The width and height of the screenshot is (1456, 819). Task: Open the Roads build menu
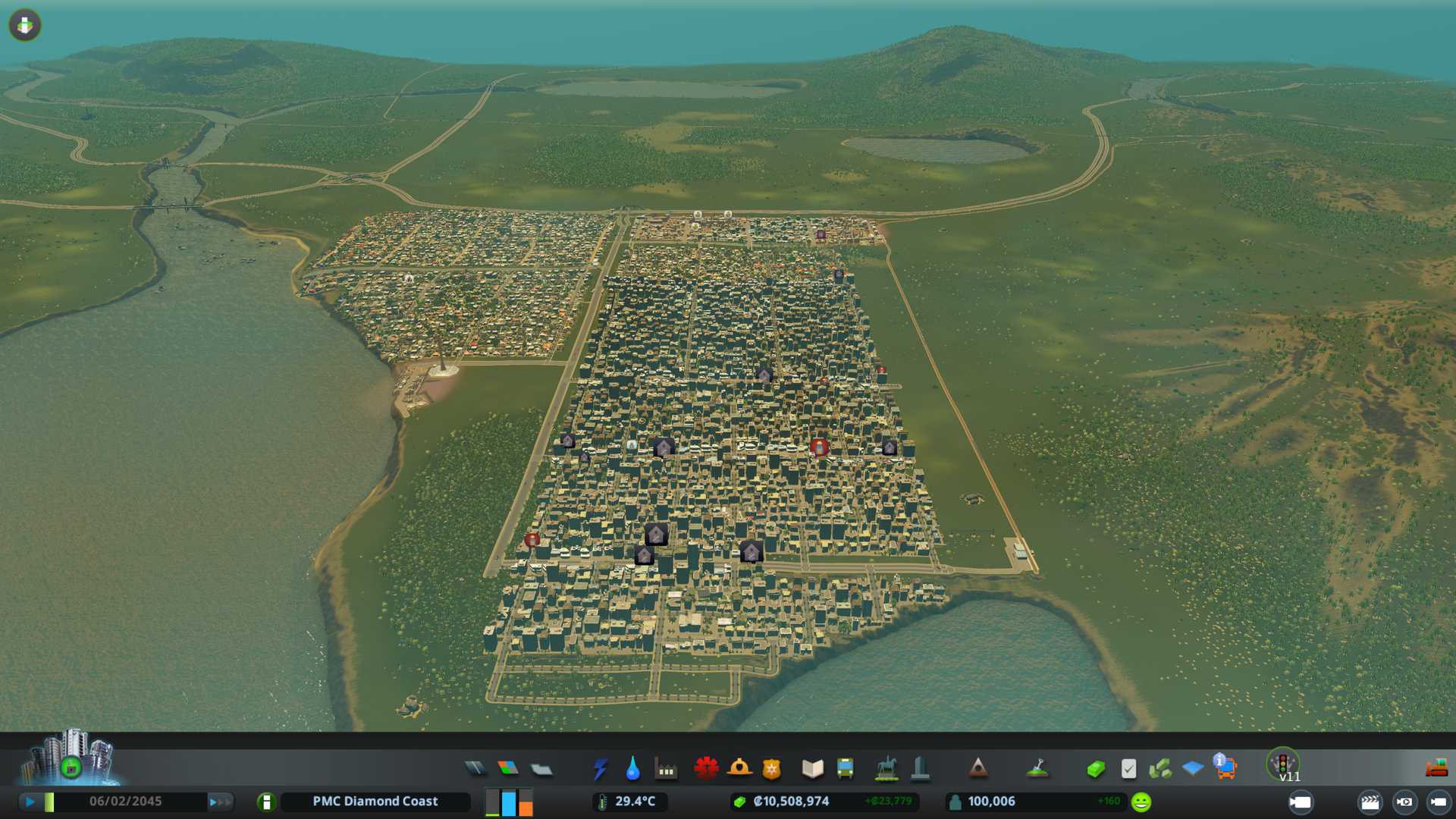[475, 769]
